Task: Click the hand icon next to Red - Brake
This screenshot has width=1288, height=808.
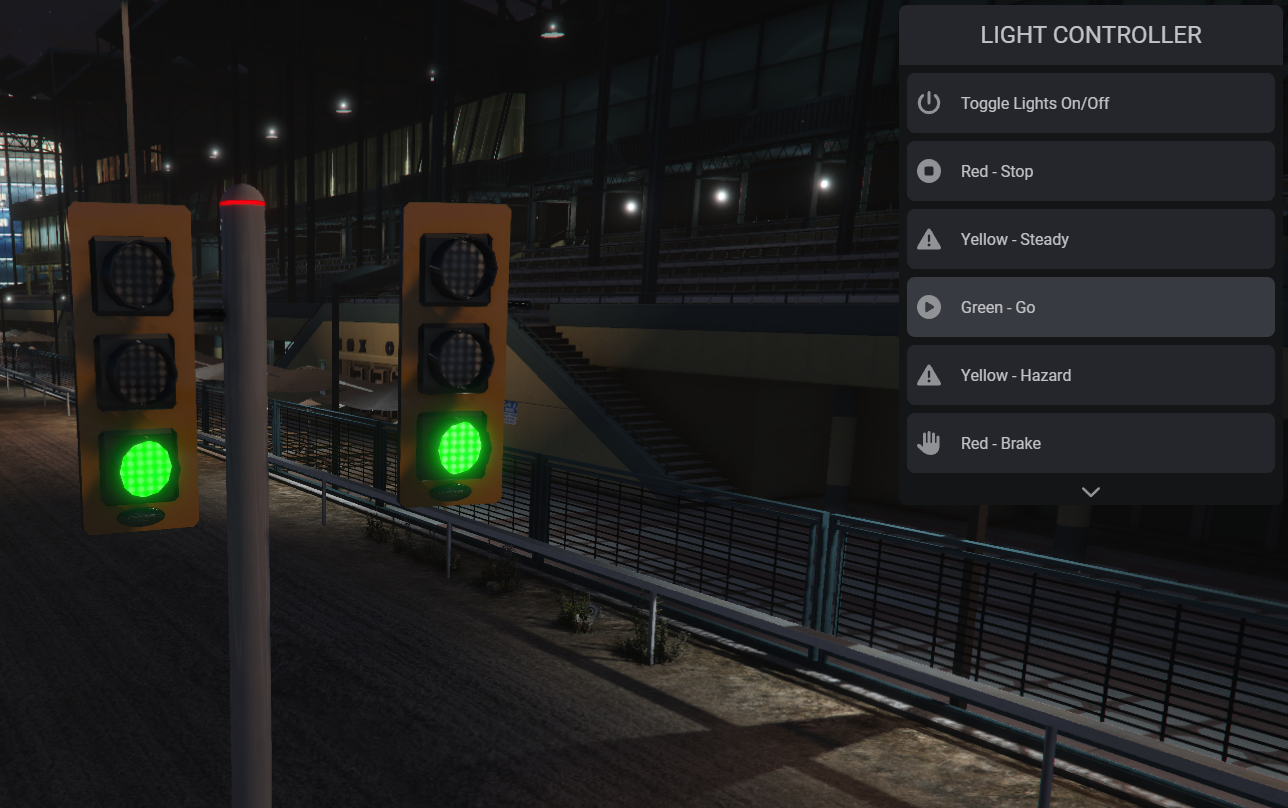Action: [x=928, y=443]
